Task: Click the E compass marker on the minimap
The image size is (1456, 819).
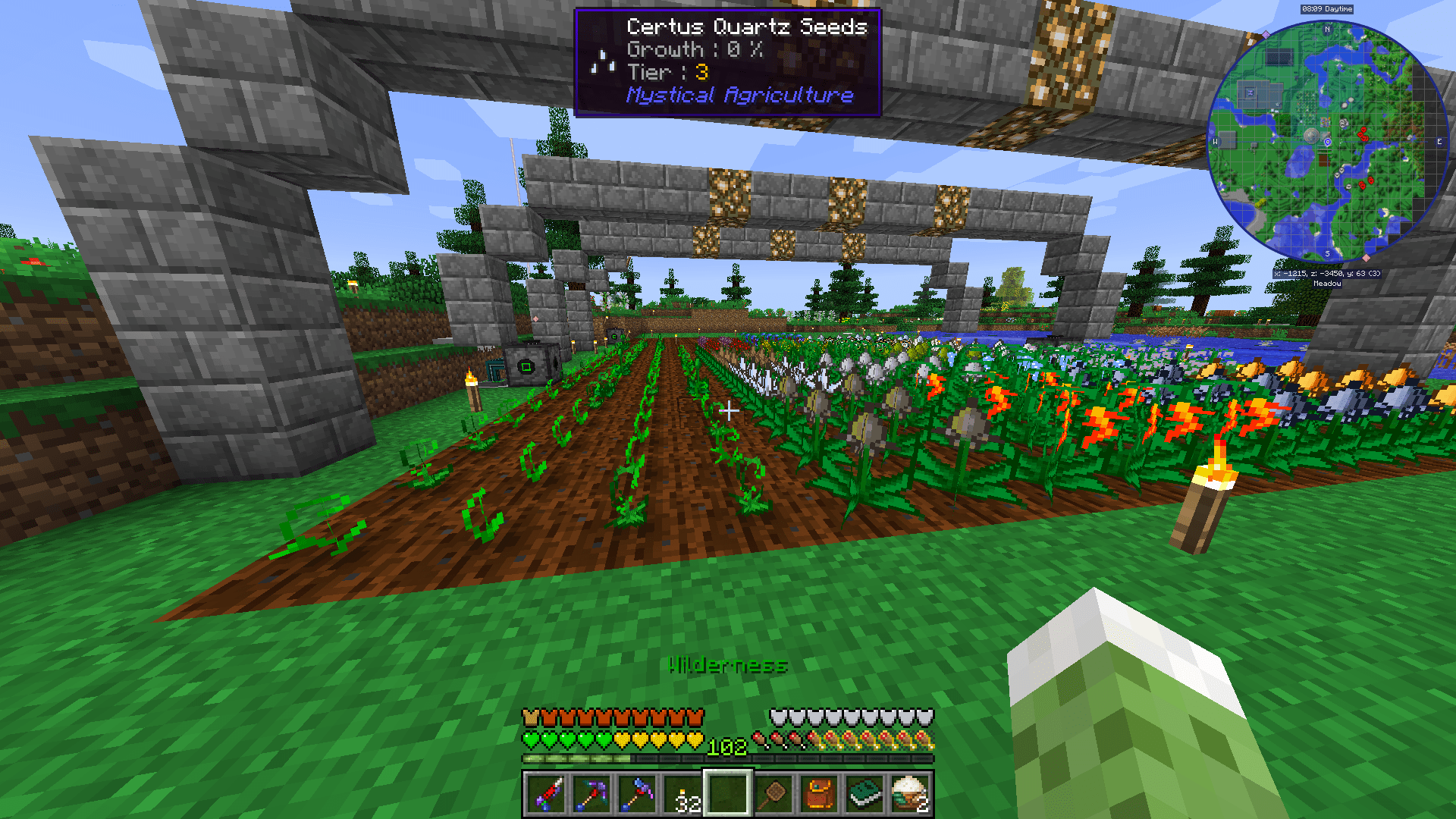Action: click(1439, 141)
